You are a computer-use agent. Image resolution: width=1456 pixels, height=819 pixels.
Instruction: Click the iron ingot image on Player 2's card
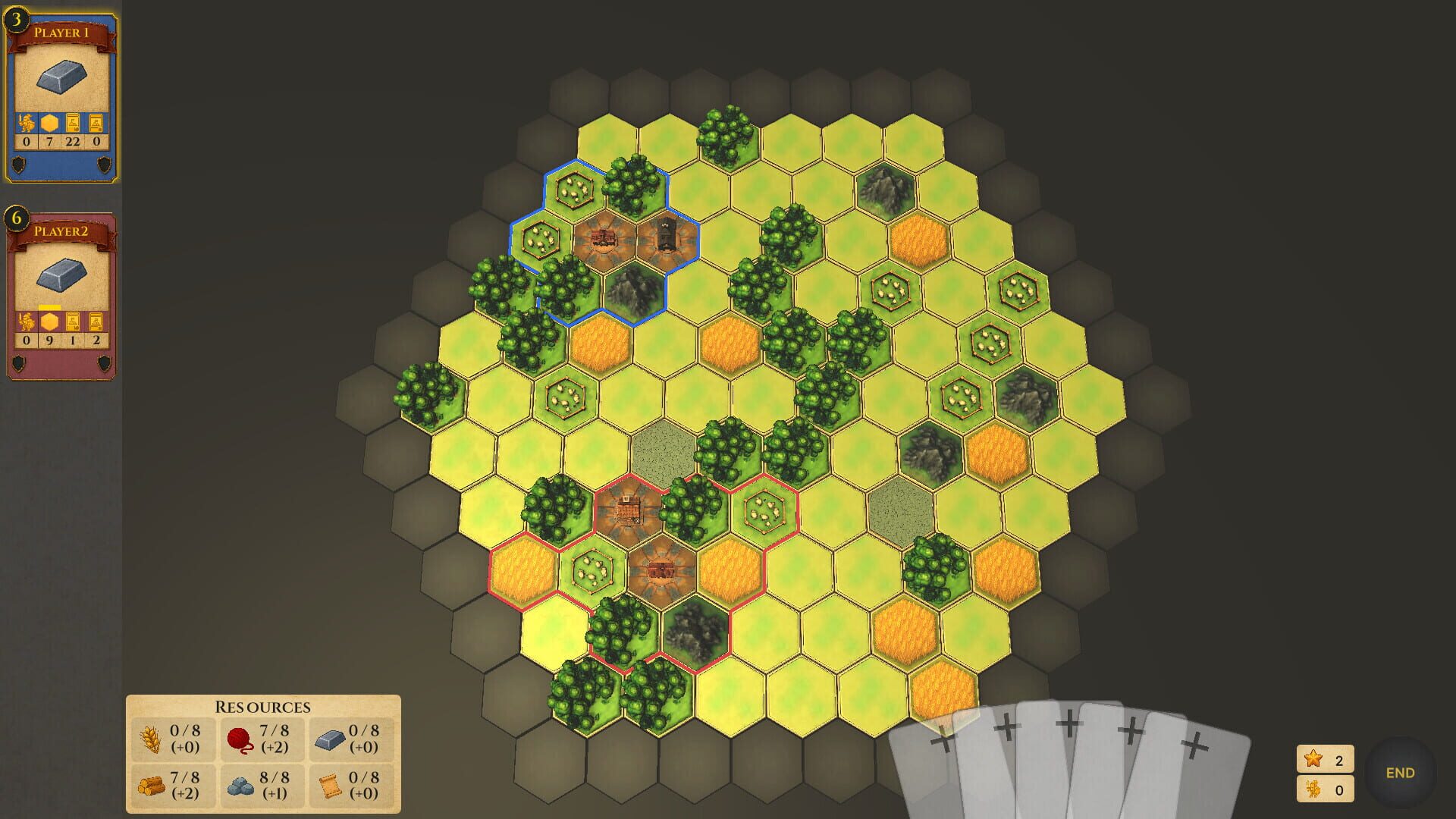pos(61,273)
